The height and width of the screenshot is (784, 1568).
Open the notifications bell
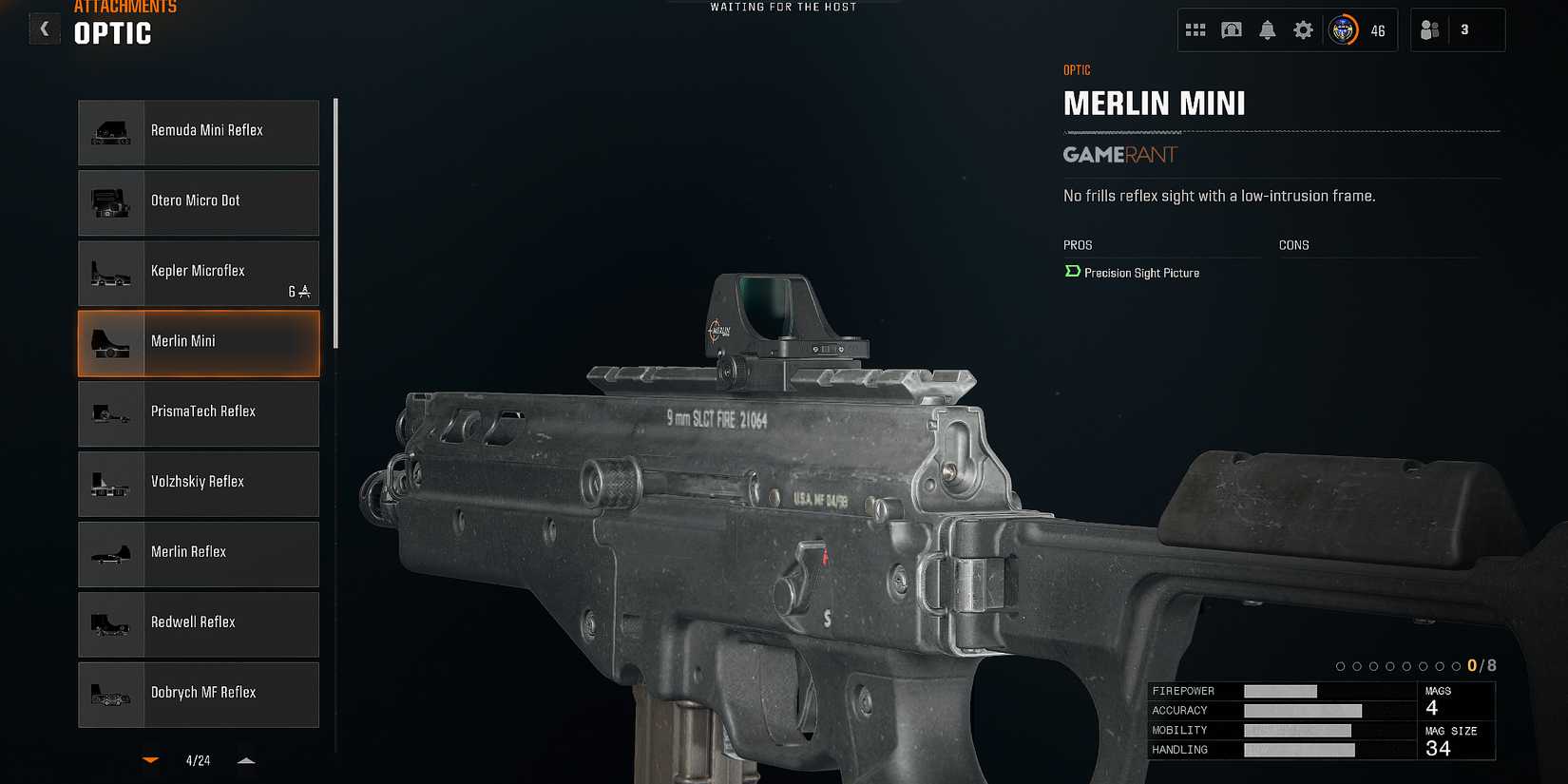click(x=1267, y=29)
